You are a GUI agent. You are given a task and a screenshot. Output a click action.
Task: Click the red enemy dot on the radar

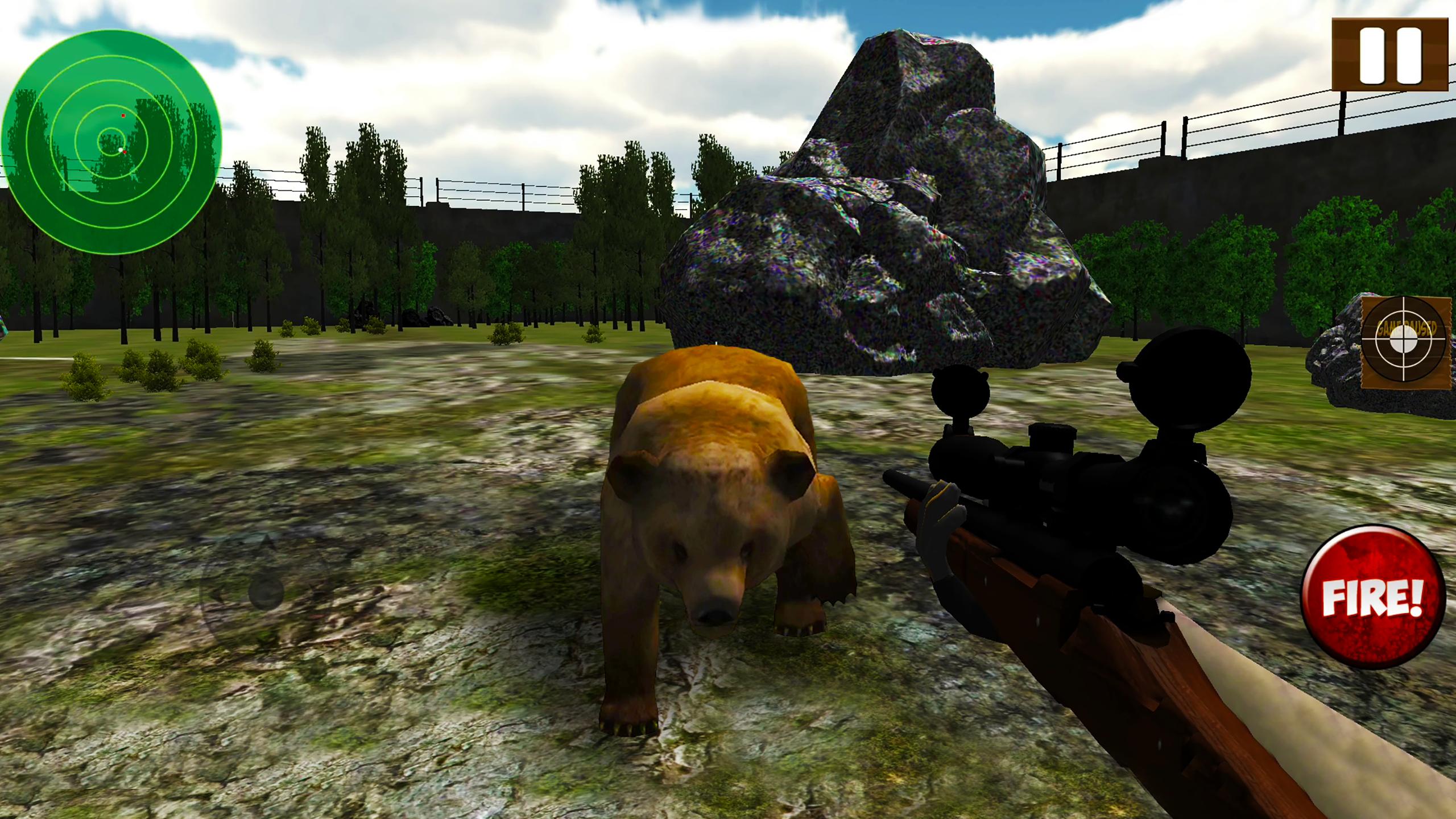(123, 115)
